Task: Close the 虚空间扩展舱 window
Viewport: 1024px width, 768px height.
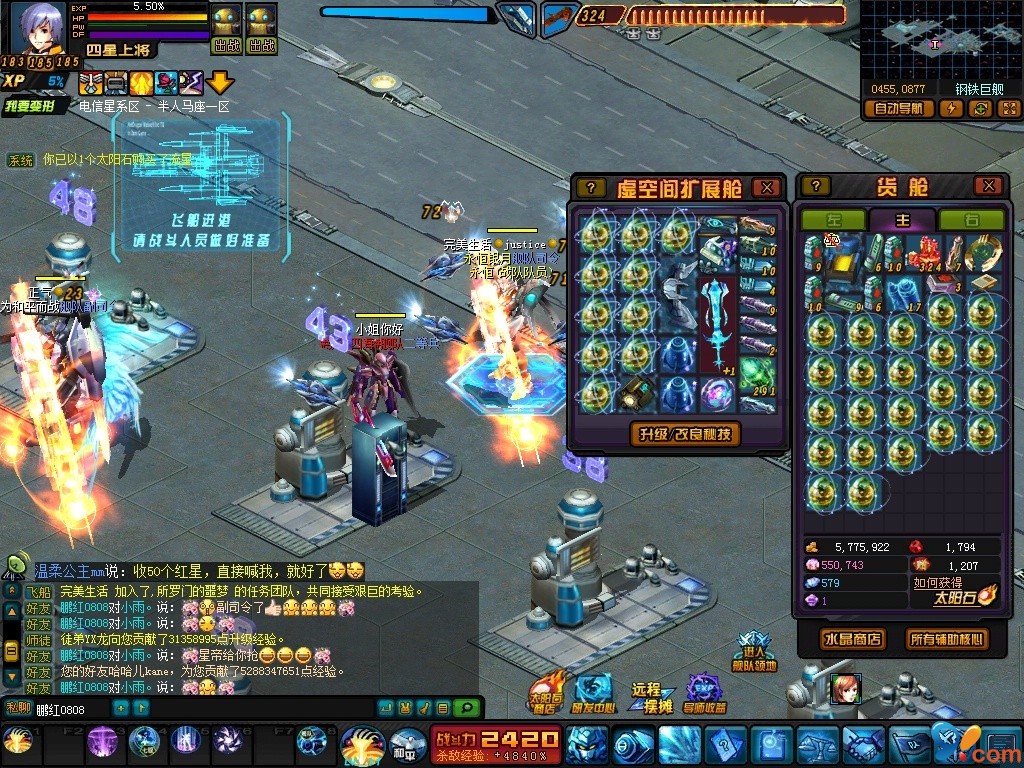Action: 766,187
